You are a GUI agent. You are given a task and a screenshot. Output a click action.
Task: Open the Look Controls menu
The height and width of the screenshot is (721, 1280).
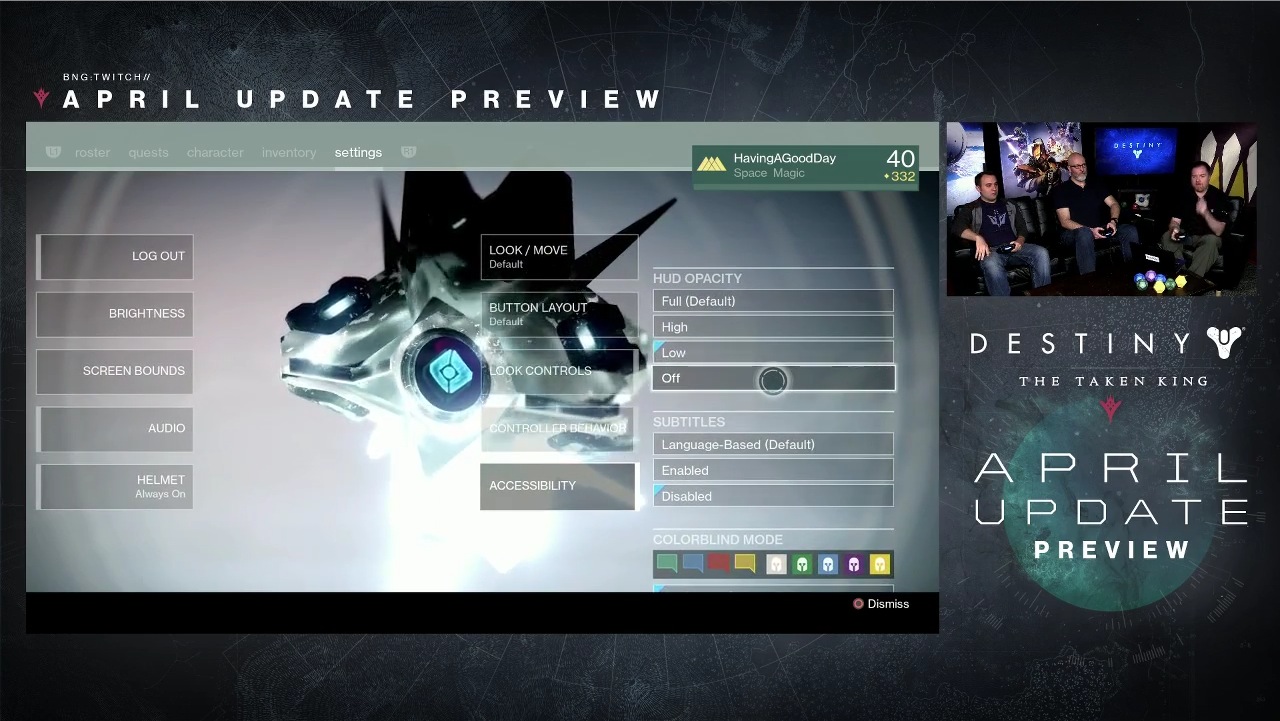pyautogui.click(x=559, y=371)
